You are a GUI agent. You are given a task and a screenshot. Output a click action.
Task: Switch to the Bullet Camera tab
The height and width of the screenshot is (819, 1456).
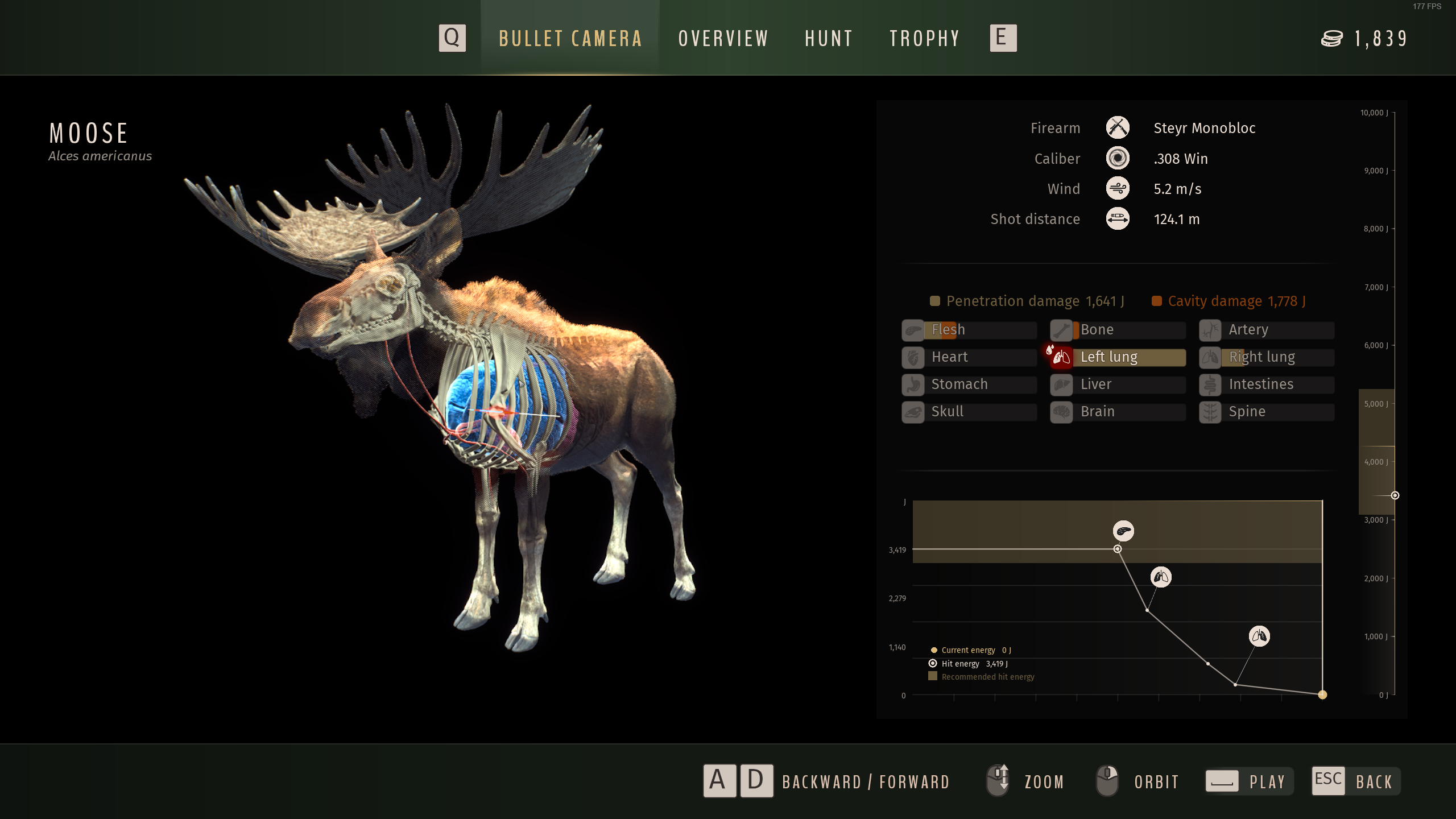coord(570,39)
